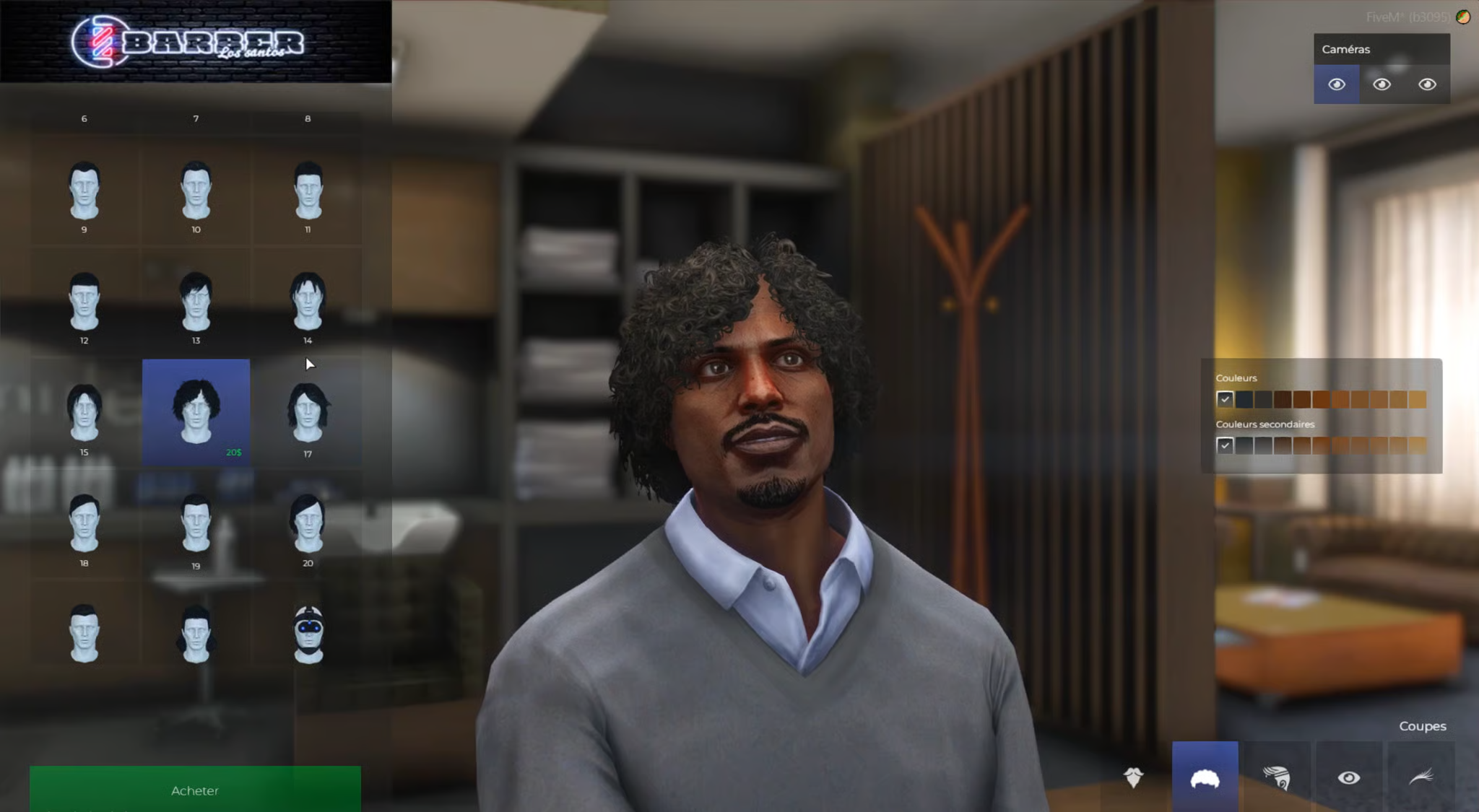Select the checked black swatch under Couleurs
This screenshot has height=812, width=1479.
[1225, 399]
